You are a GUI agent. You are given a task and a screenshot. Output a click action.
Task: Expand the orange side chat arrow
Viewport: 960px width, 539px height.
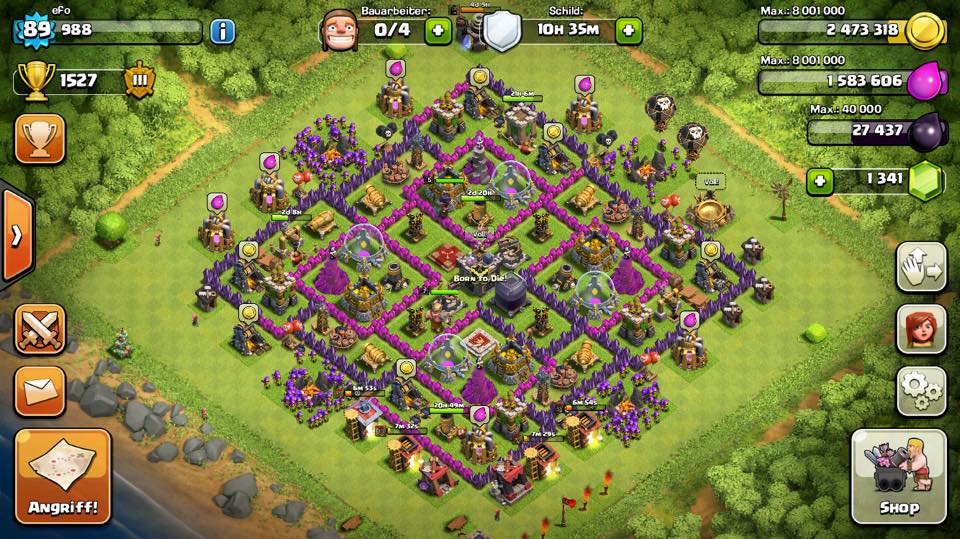pyautogui.click(x=16, y=236)
